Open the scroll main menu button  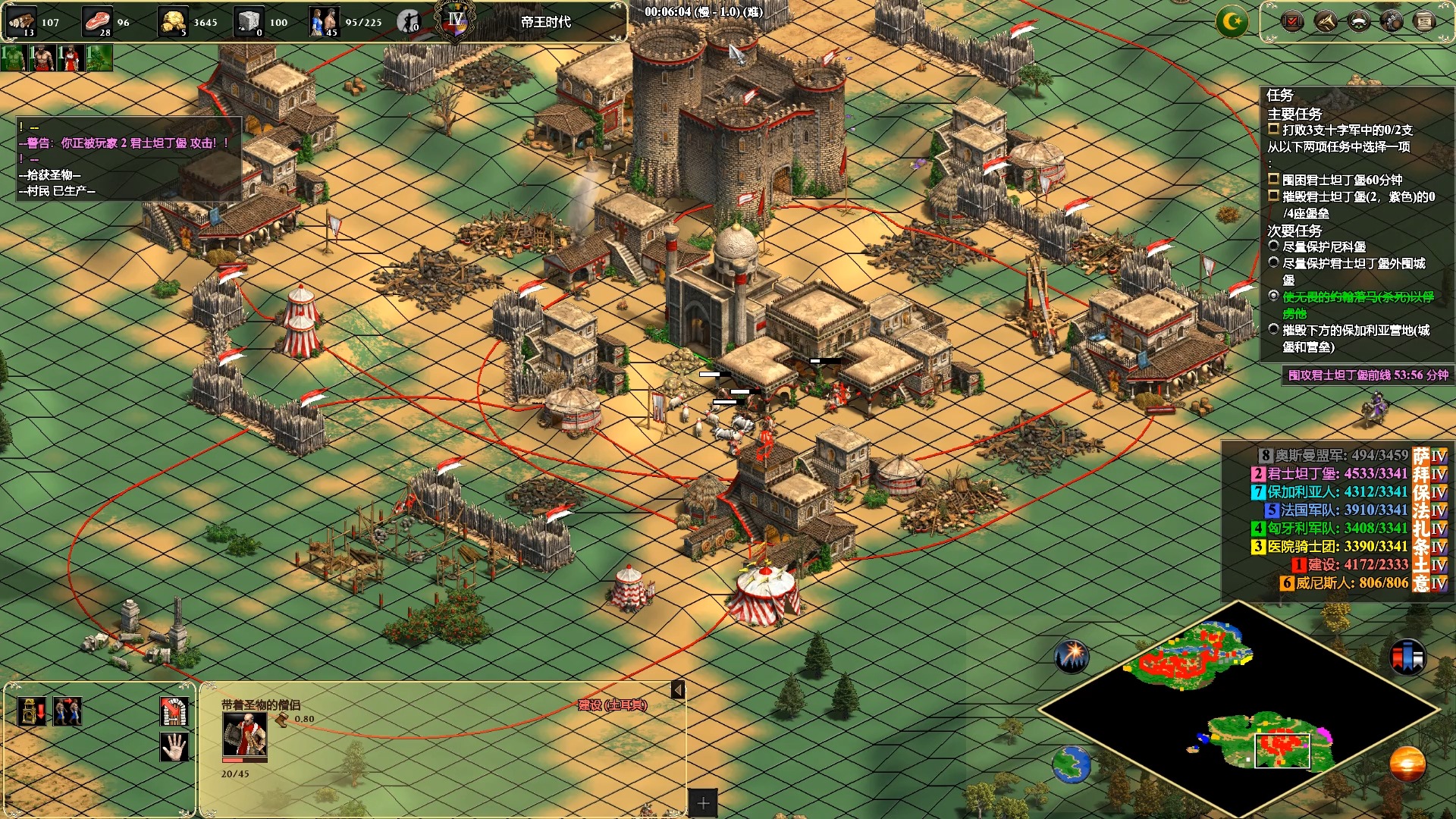[1424, 20]
